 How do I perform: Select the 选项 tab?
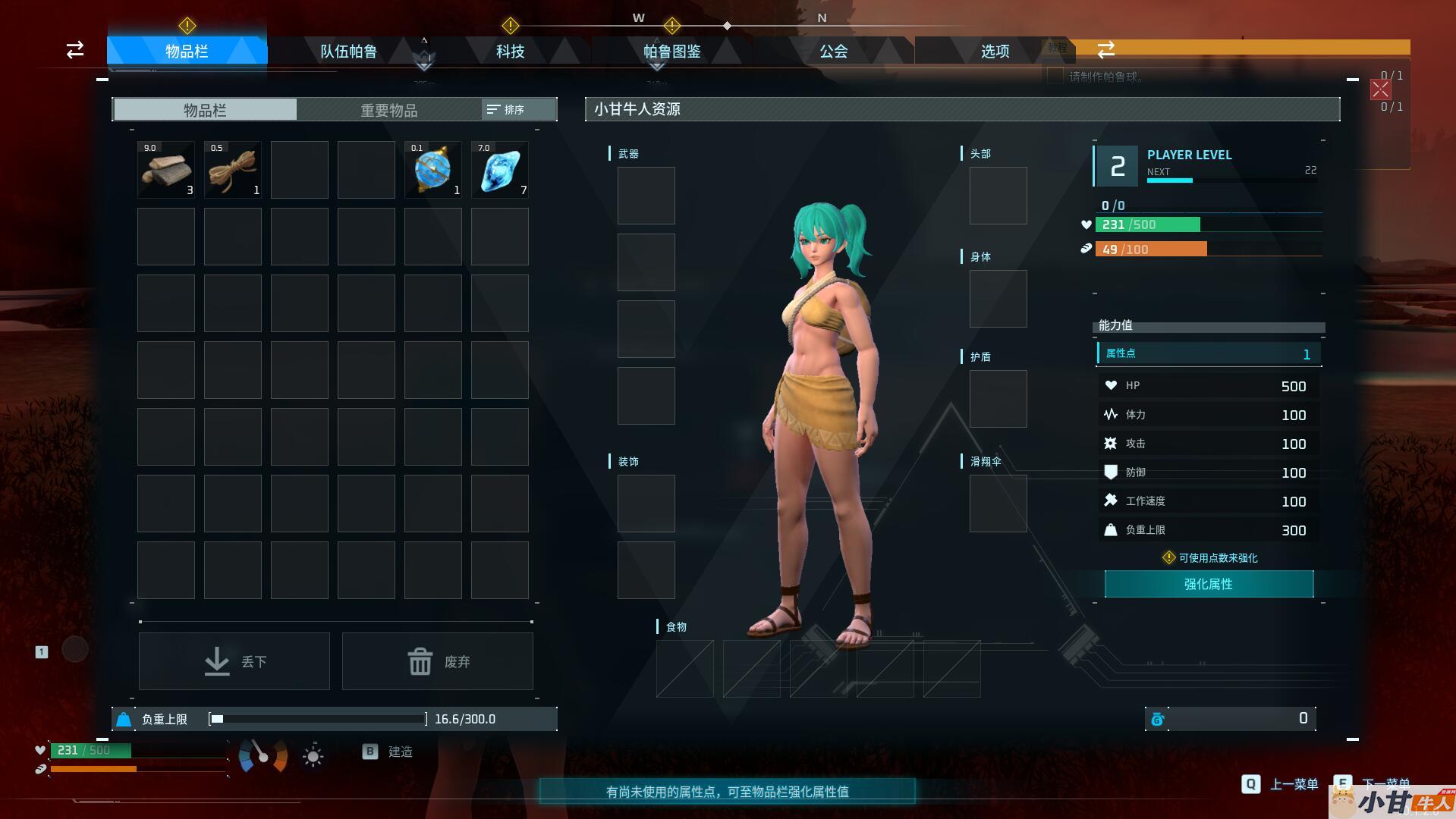(x=995, y=52)
